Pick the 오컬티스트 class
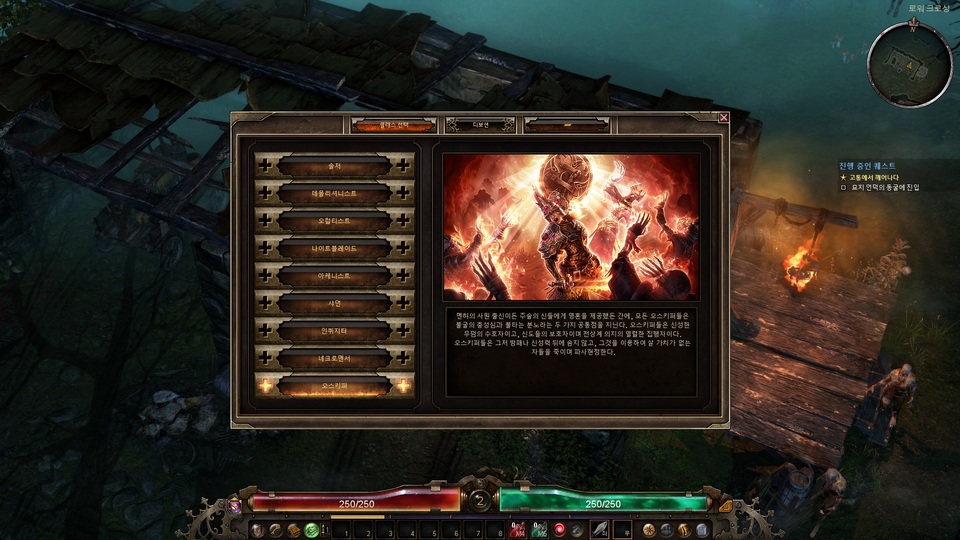Screen dimensions: 960x540 (334, 220)
